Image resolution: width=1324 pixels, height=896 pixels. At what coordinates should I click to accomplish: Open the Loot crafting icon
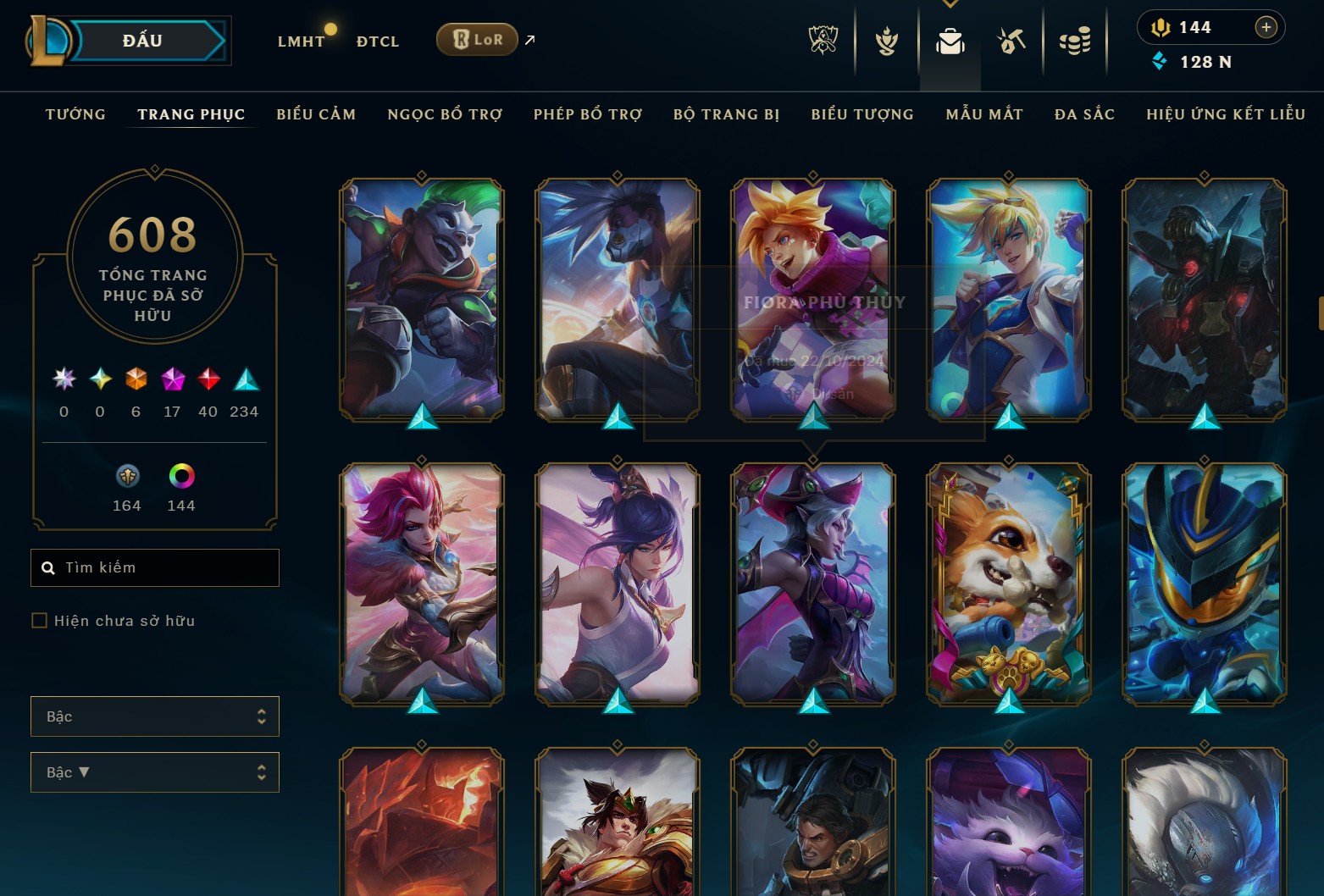point(1011,40)
